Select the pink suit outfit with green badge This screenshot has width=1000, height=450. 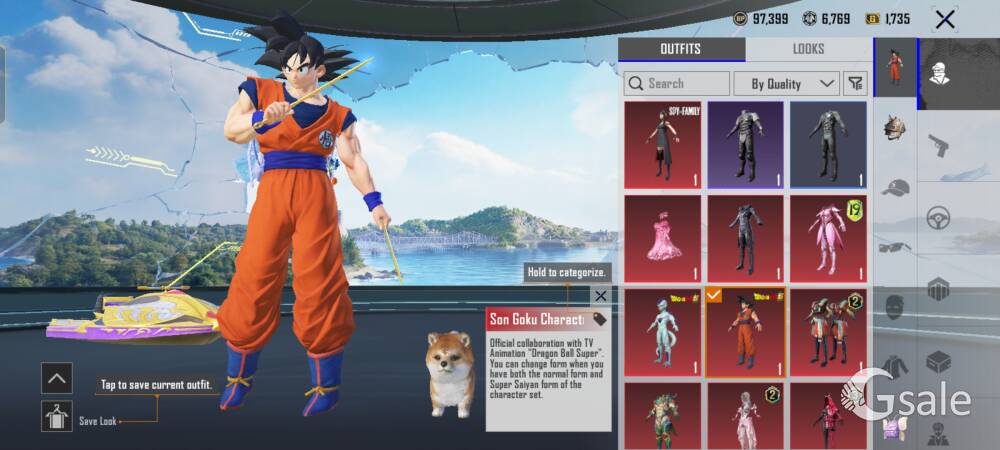click(x=828, y=238)
